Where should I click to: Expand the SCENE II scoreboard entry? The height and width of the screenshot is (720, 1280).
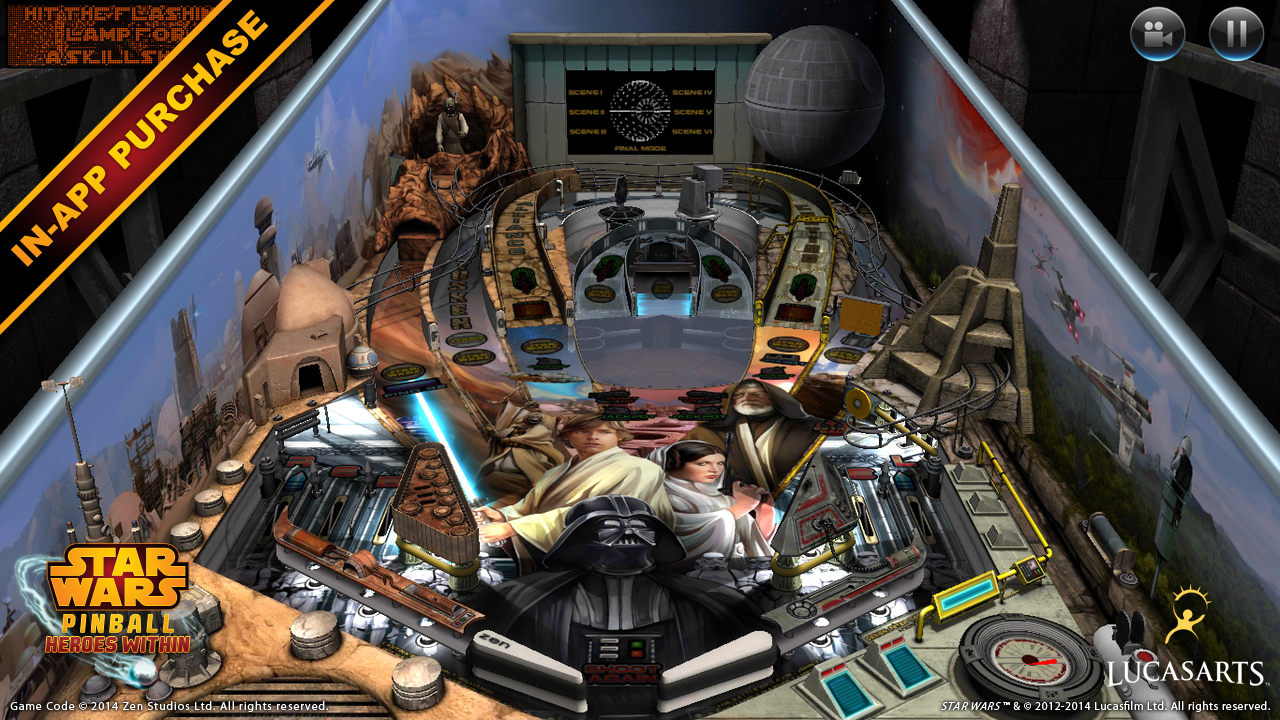point(586,112)
